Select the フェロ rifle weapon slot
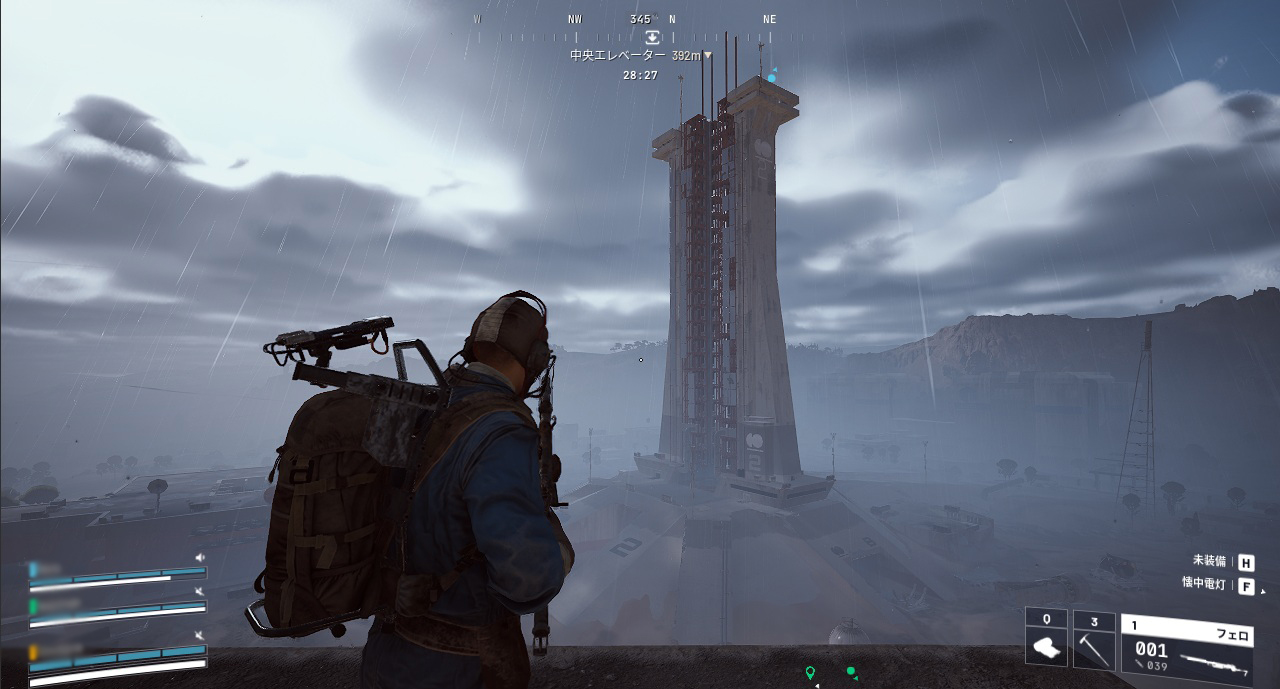The width and height of the screenshot is (1280, 689). point(1186,642)
